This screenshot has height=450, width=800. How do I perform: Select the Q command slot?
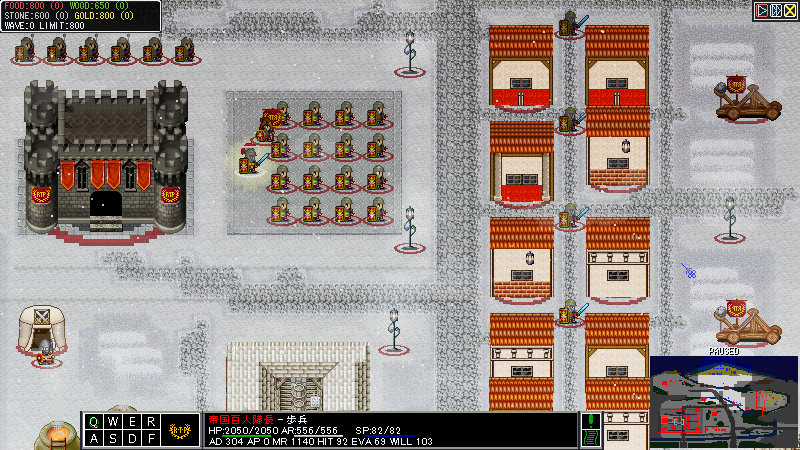(x=95, y=422)
